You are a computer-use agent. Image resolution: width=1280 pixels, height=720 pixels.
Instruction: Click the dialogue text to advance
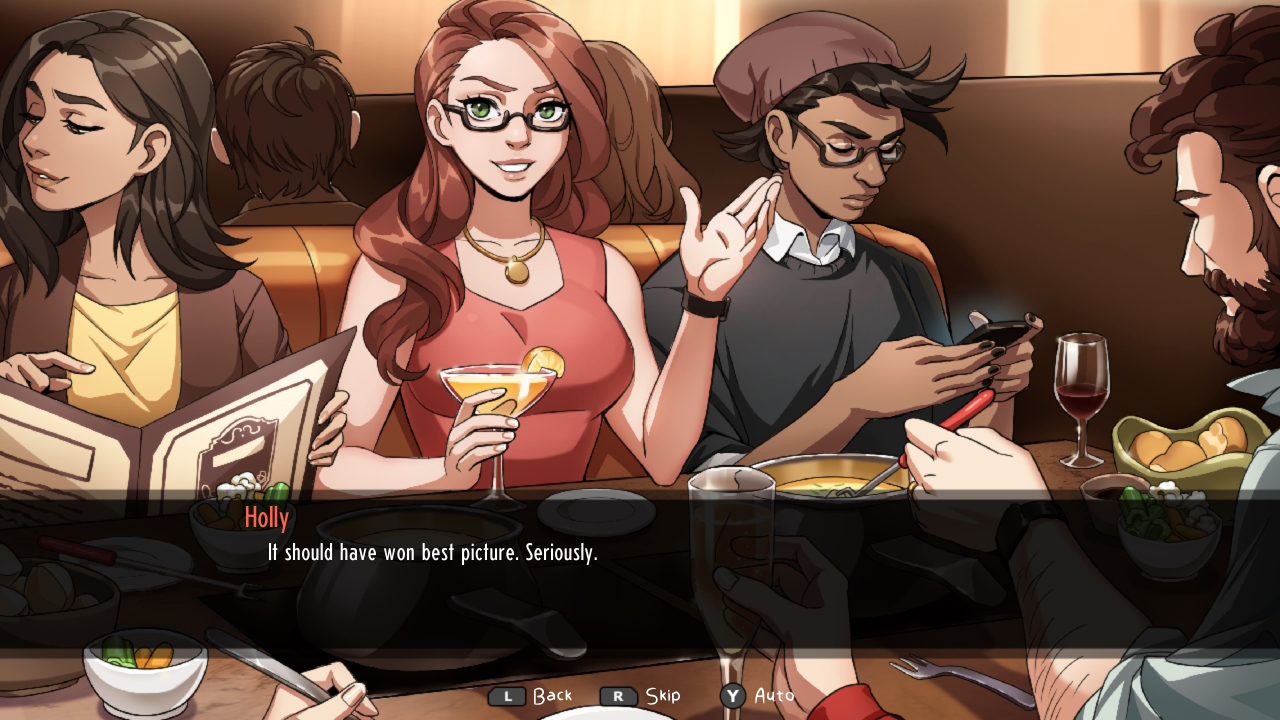(x=428, y=552)
